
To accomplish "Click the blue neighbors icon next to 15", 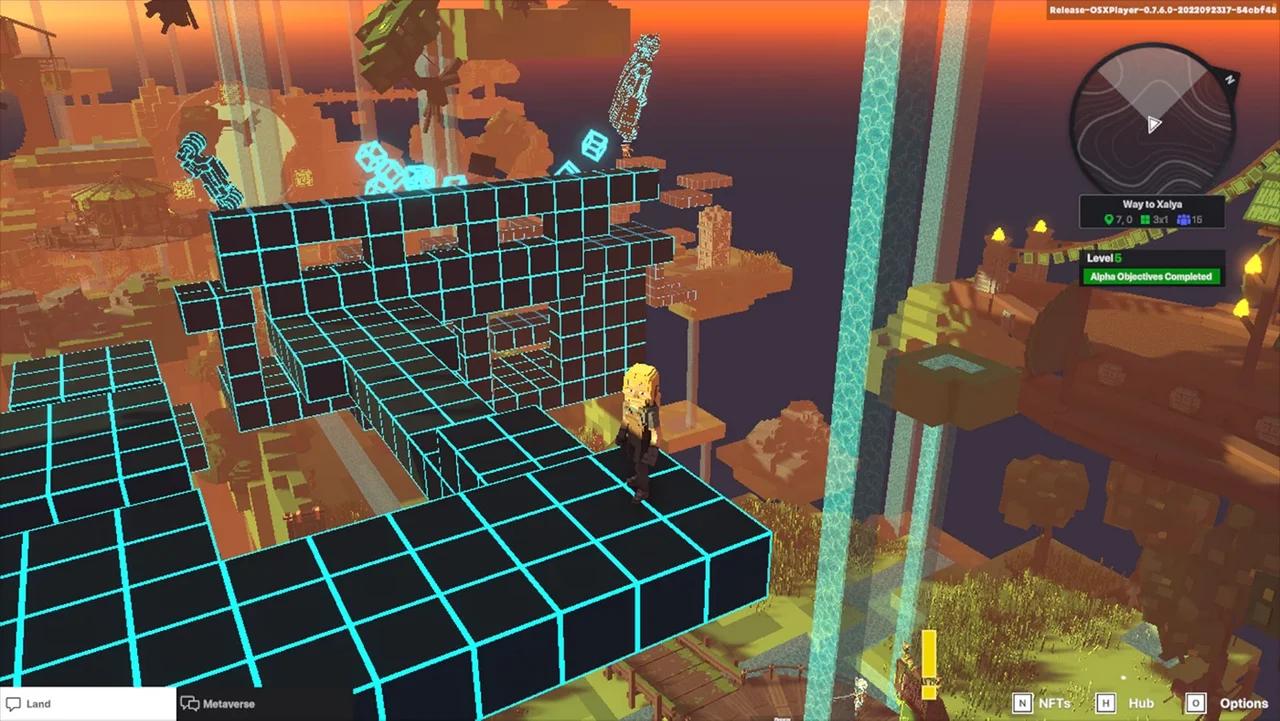I will tap(1185, 219).
